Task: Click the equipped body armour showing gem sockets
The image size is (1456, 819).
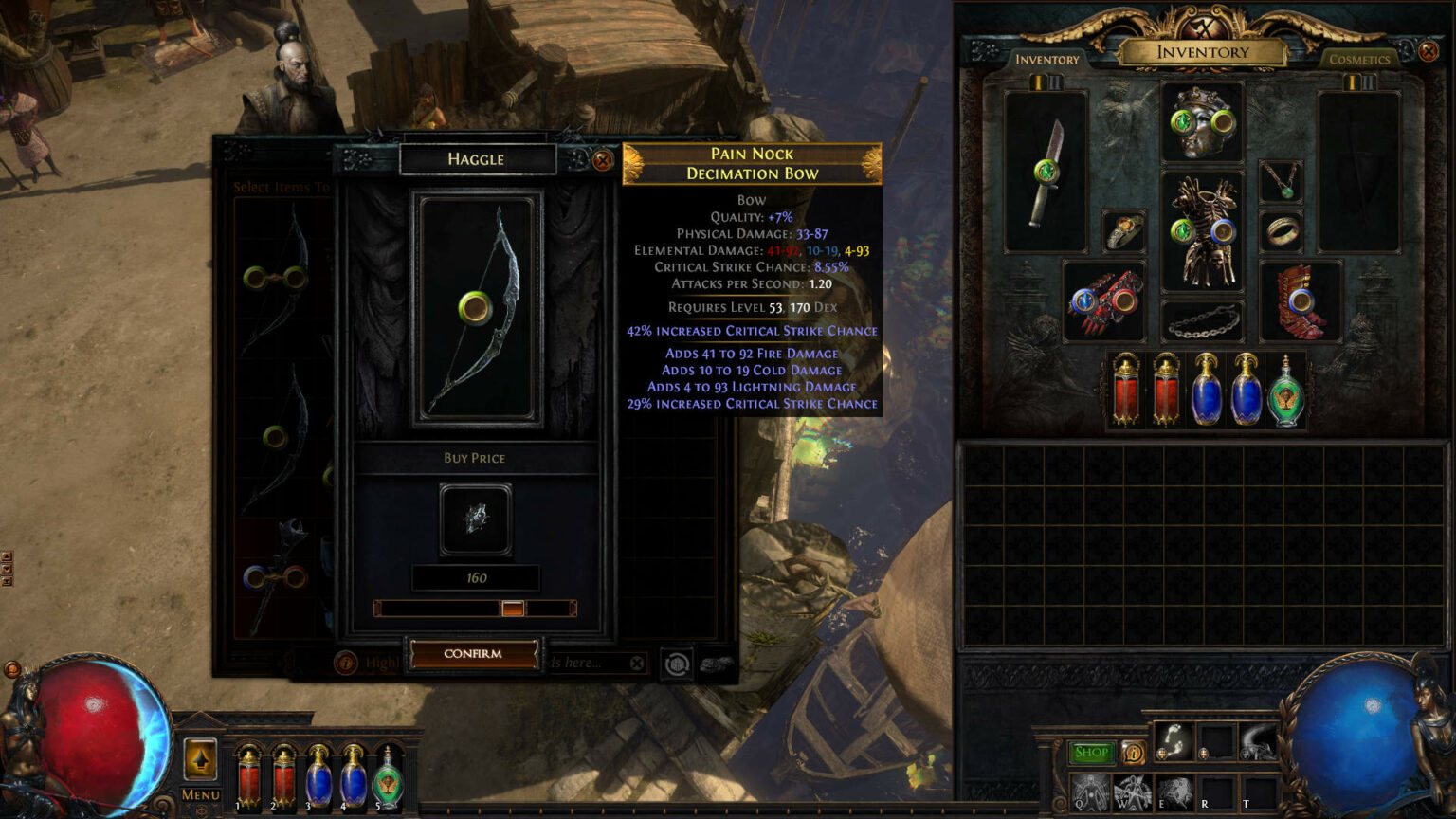Action: point(1204,232)
